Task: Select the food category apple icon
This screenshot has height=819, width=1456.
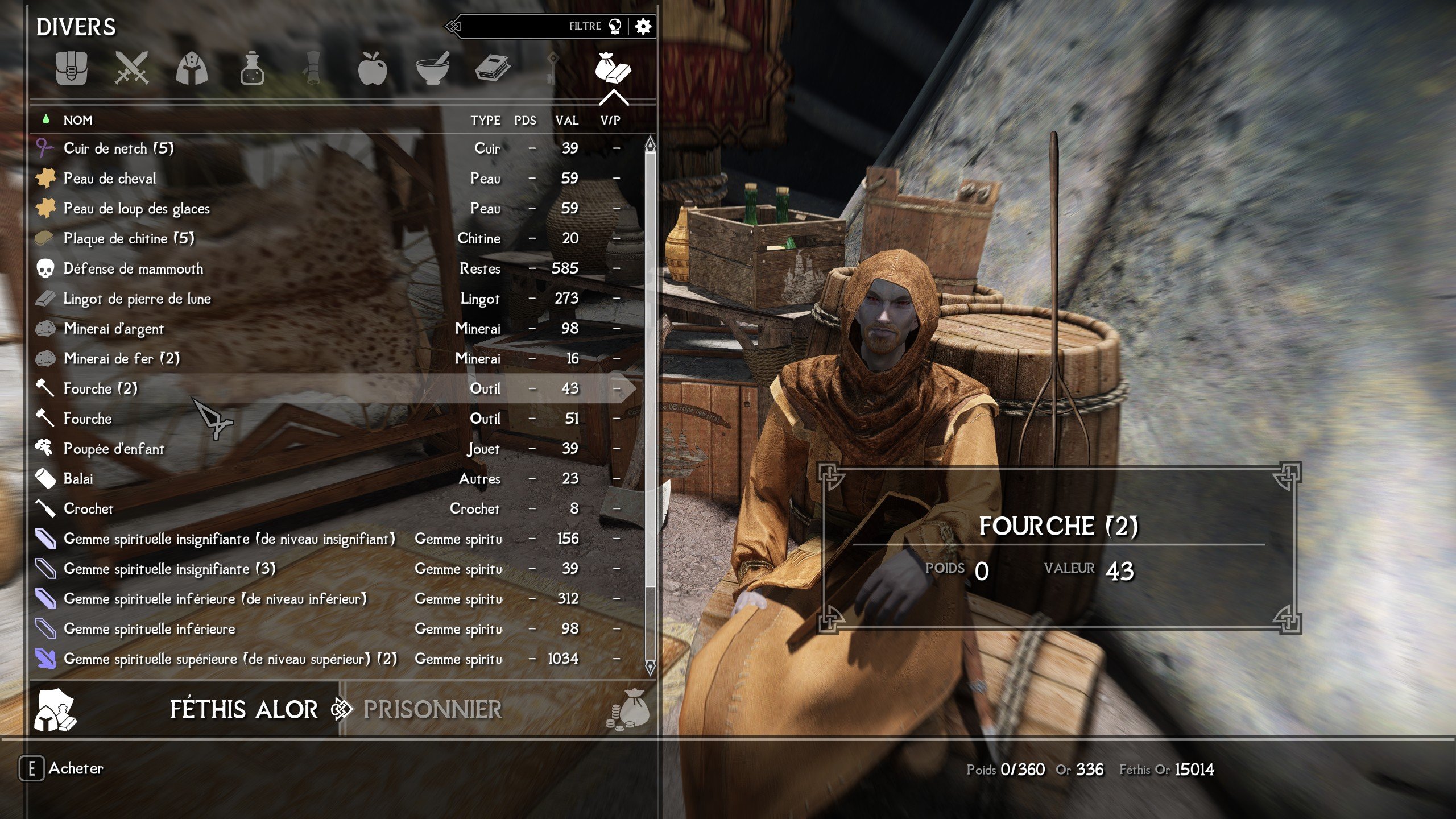Action: point(373,69)
